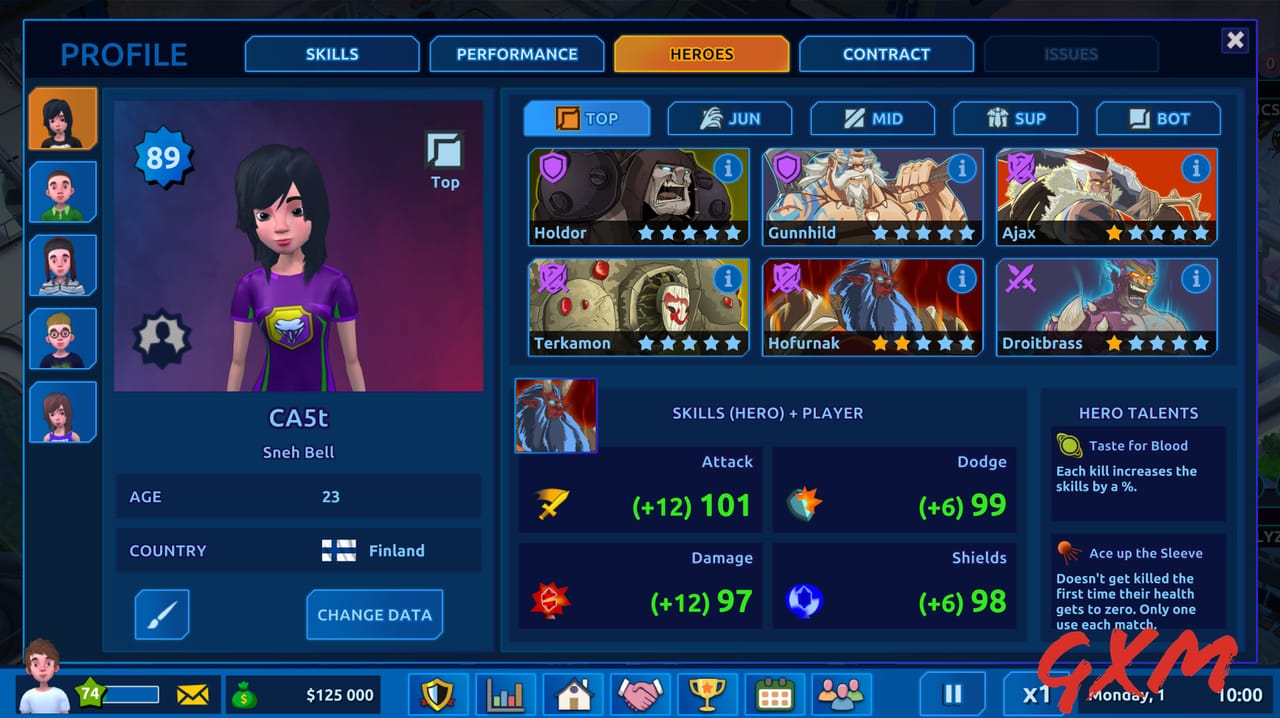The image size is (1280, 718).
Task: Open the Performance tab
Action: point(517,54)
